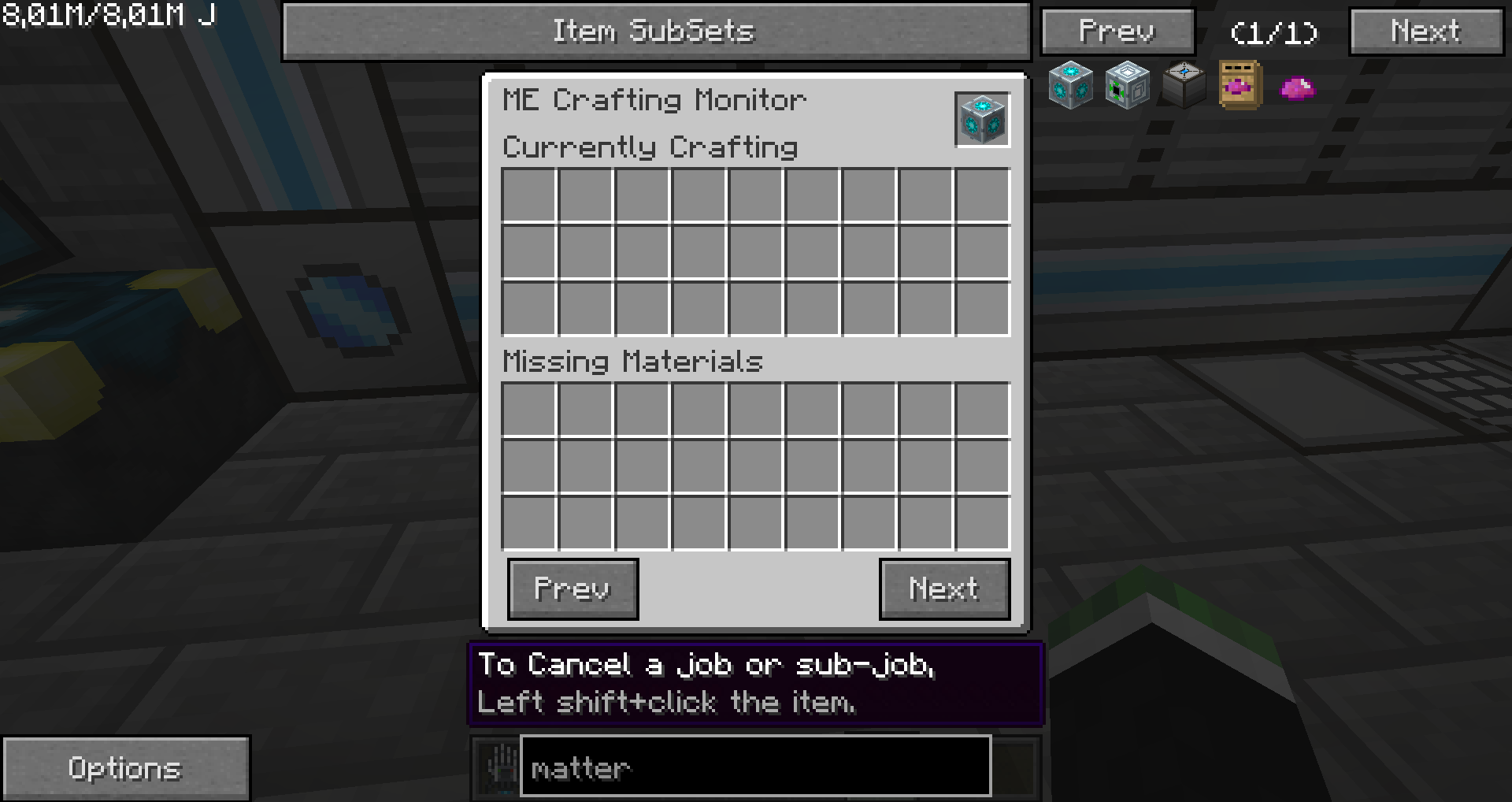Focus the search box containing "matter"
The width and height of the screenshot is (1512, 802).
(754, 767)
